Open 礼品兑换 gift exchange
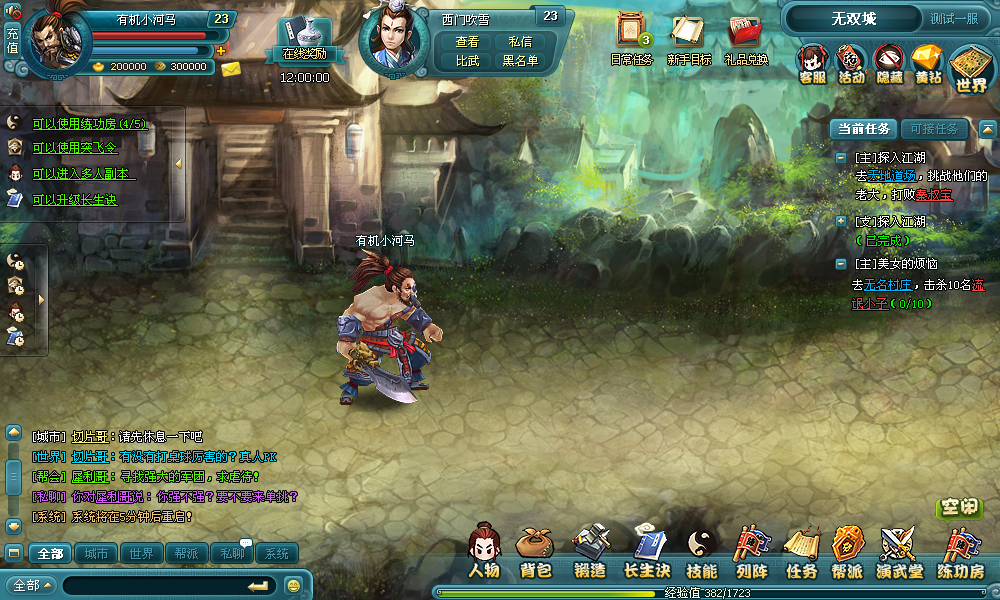 (x=746, y=40)
